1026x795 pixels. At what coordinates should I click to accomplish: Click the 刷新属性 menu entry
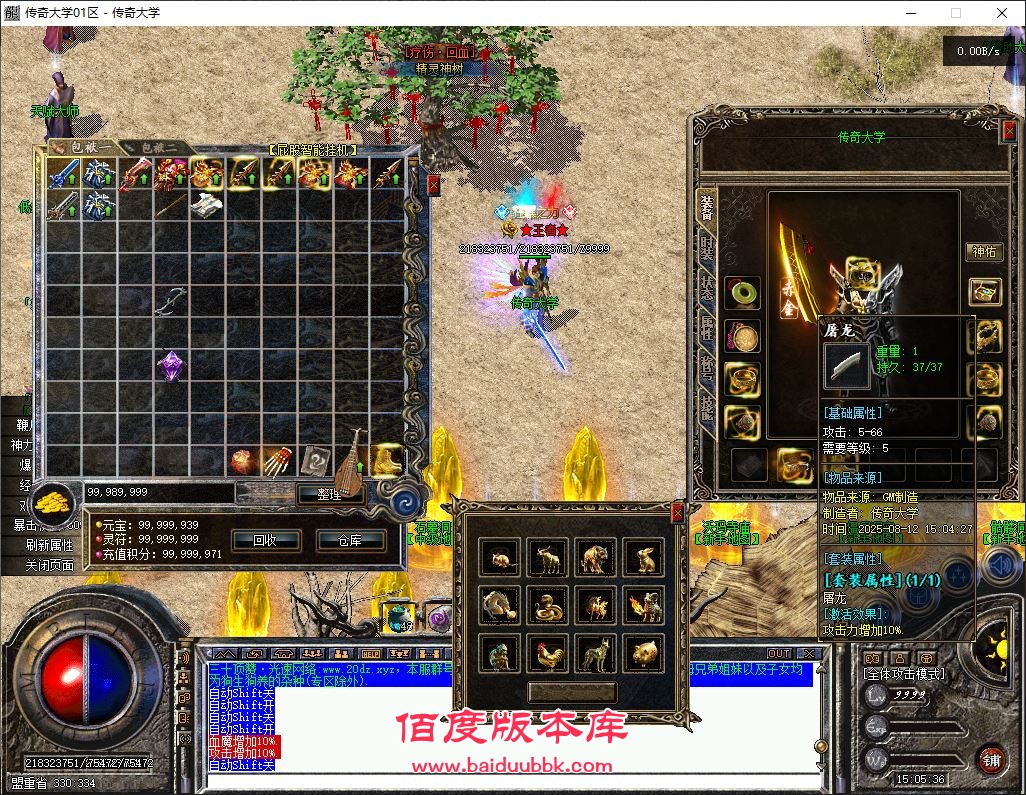point(49,545)
